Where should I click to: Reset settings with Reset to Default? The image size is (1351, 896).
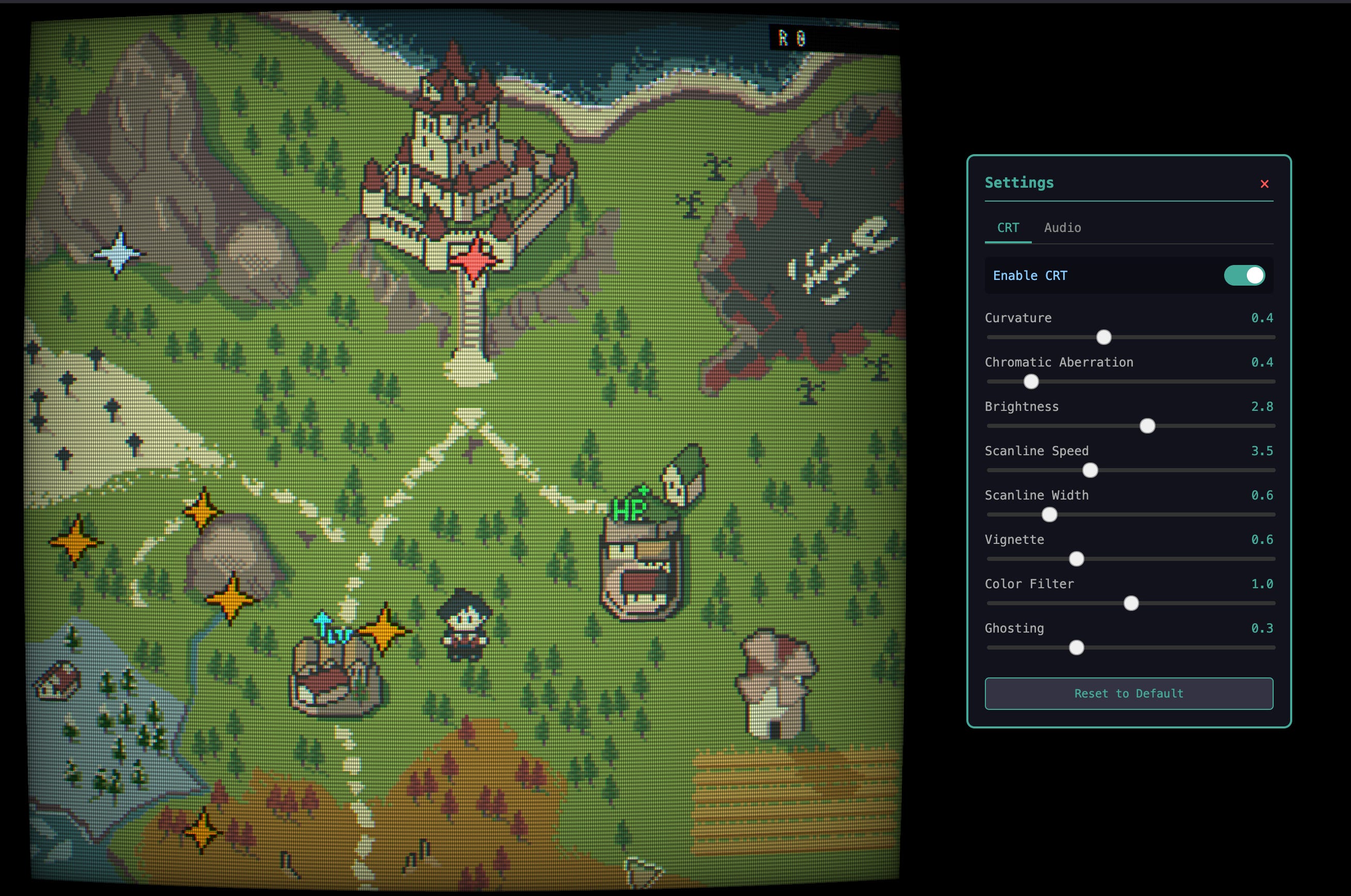point(1128,693)
